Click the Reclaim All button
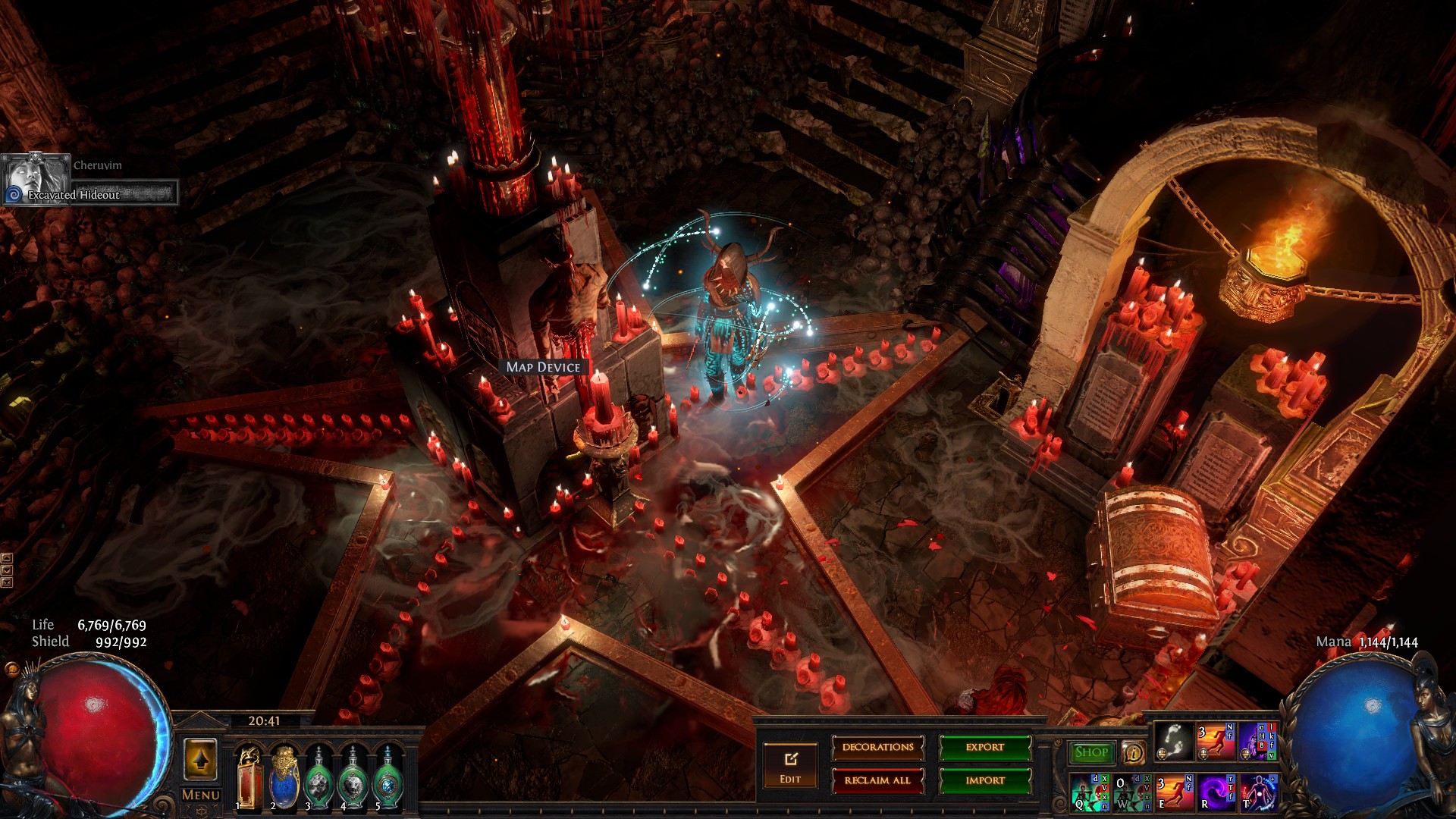This screenshot has width=1456, height=819. [877, 780]
